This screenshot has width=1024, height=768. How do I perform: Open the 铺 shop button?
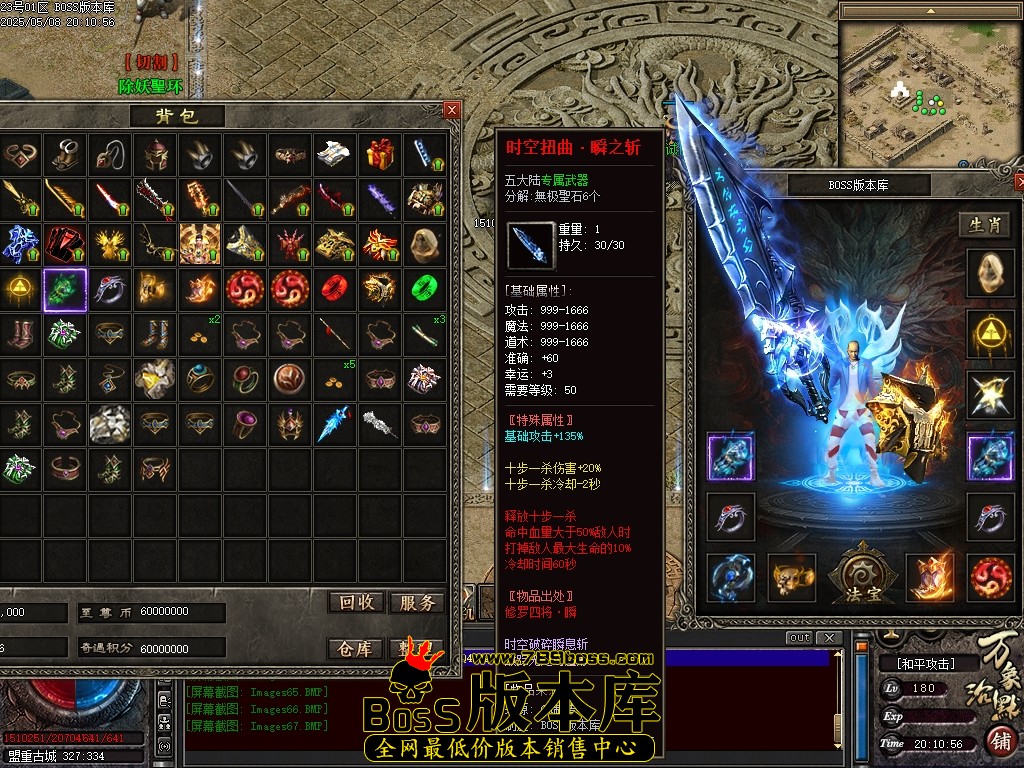999,743
